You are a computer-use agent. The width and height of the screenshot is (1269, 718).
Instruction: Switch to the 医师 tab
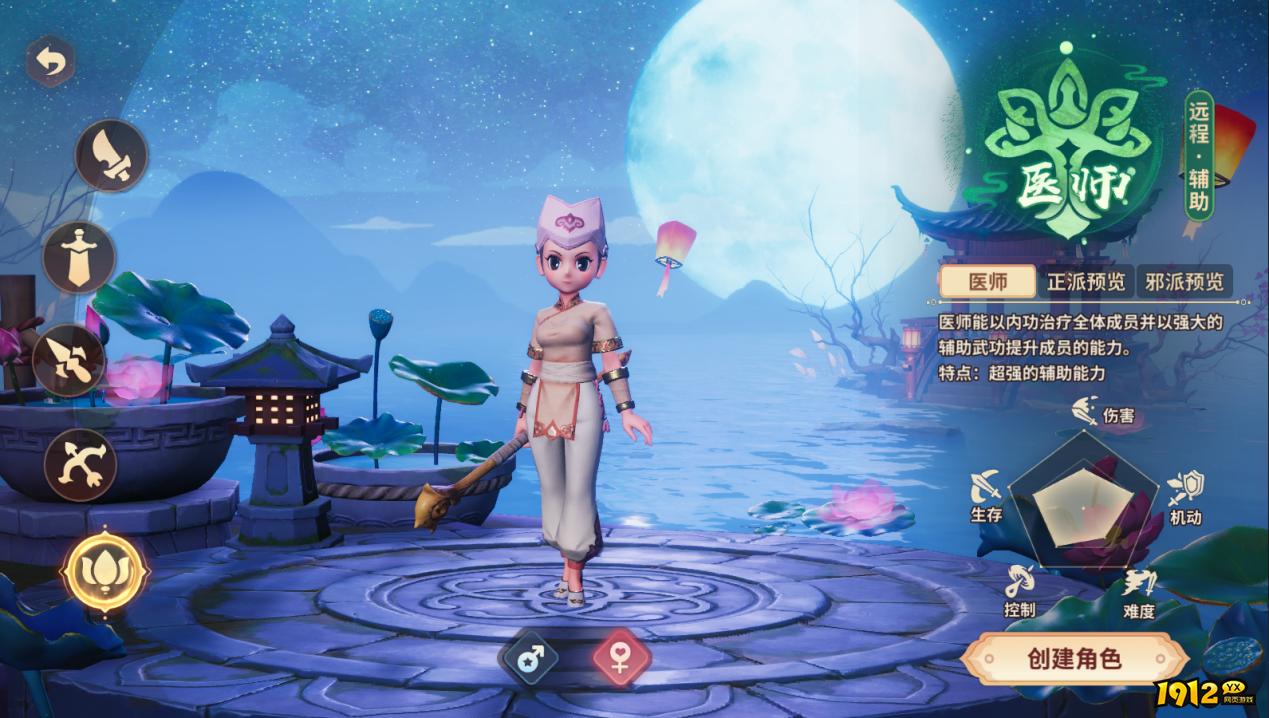[988, 282]
